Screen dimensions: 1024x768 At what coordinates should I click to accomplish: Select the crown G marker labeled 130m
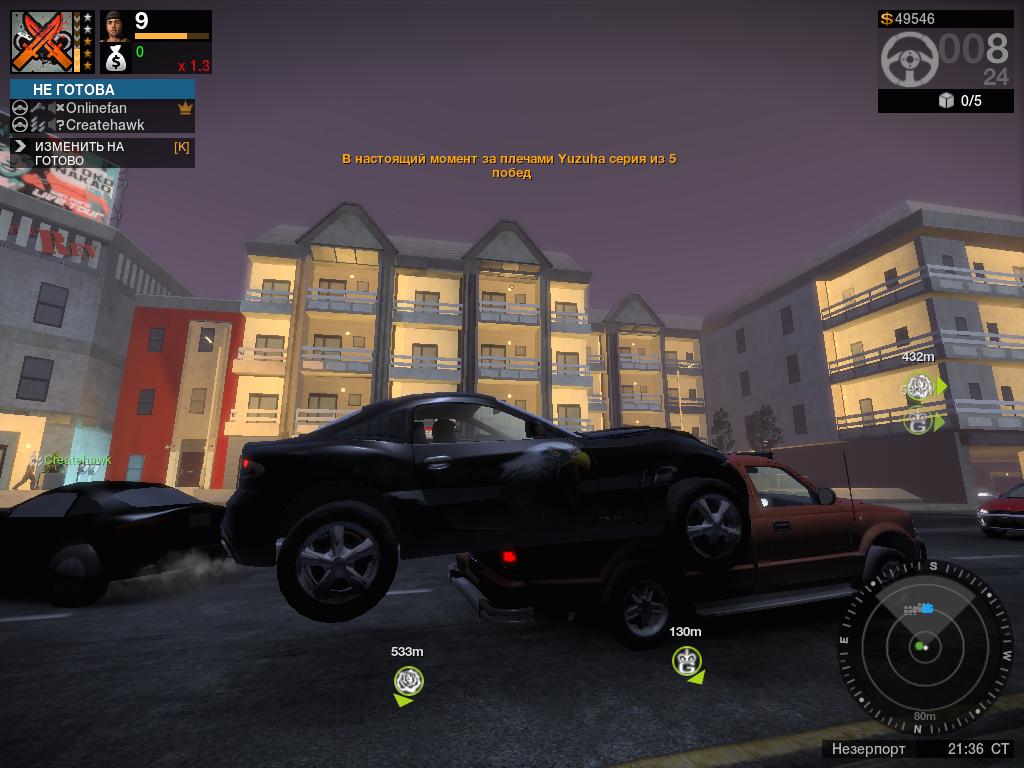point(686,660)
